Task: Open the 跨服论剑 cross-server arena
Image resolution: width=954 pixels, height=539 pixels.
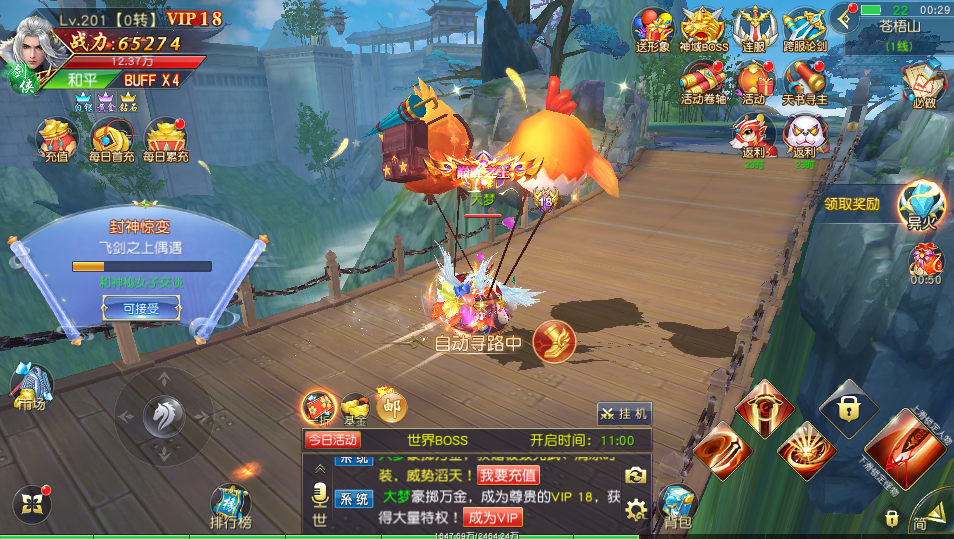Action: [x=803, y=29]
